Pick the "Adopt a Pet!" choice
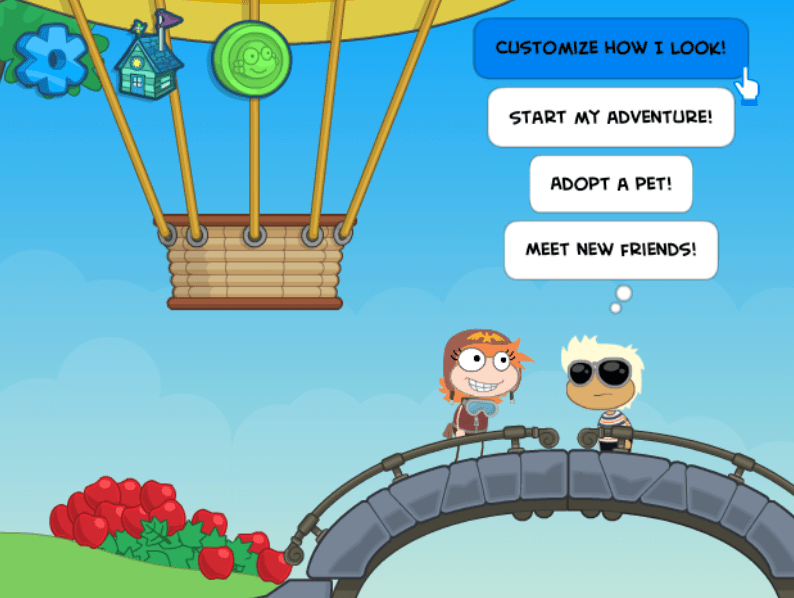 (610, 184)
